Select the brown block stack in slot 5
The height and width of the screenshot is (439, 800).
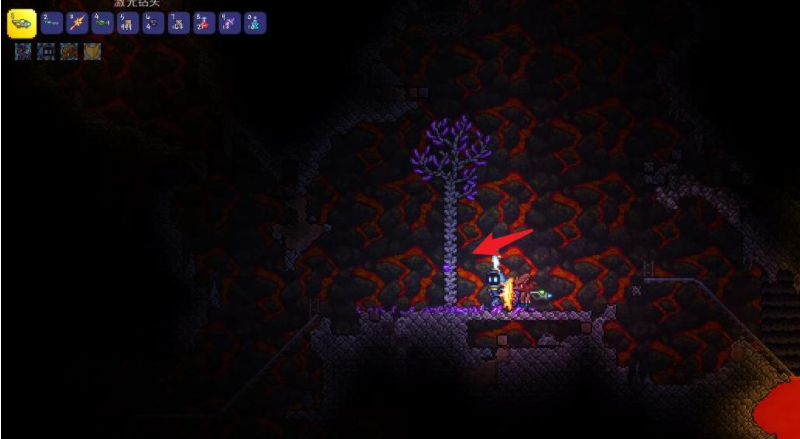[127, 24]
